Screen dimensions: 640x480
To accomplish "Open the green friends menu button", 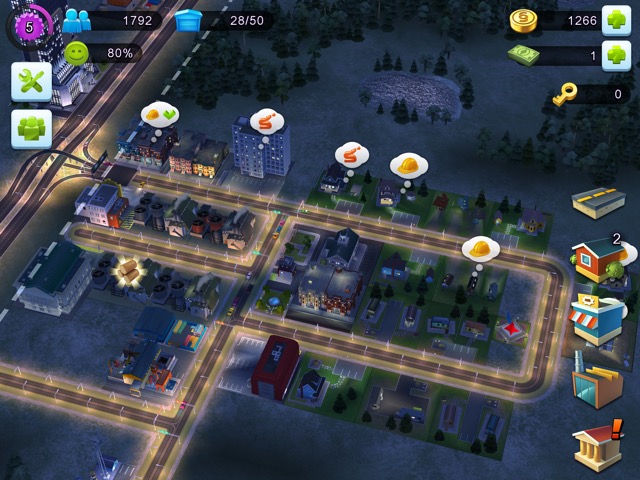I will click(31, 129).
